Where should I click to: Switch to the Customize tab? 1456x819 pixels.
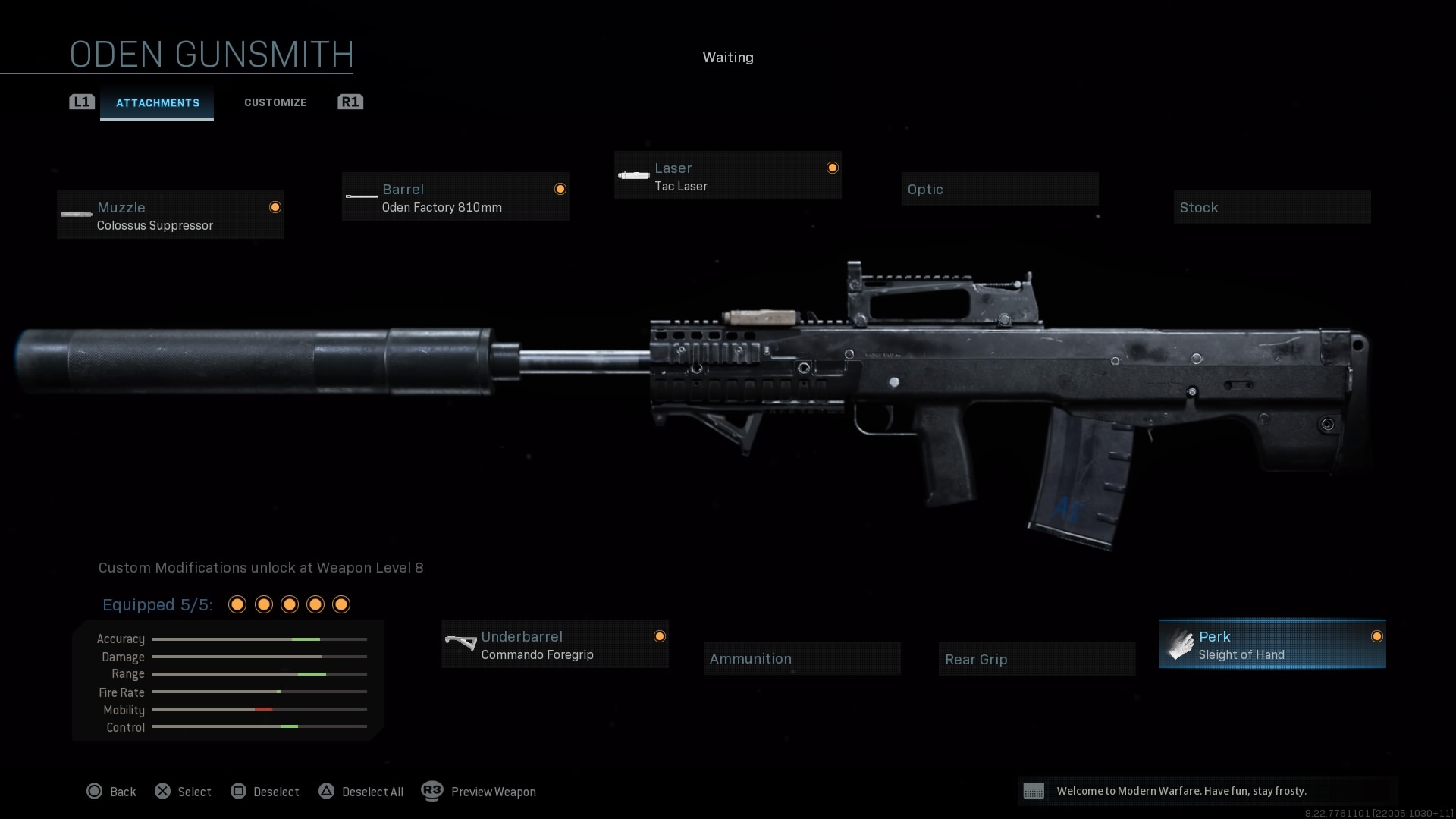pos(275,102)
